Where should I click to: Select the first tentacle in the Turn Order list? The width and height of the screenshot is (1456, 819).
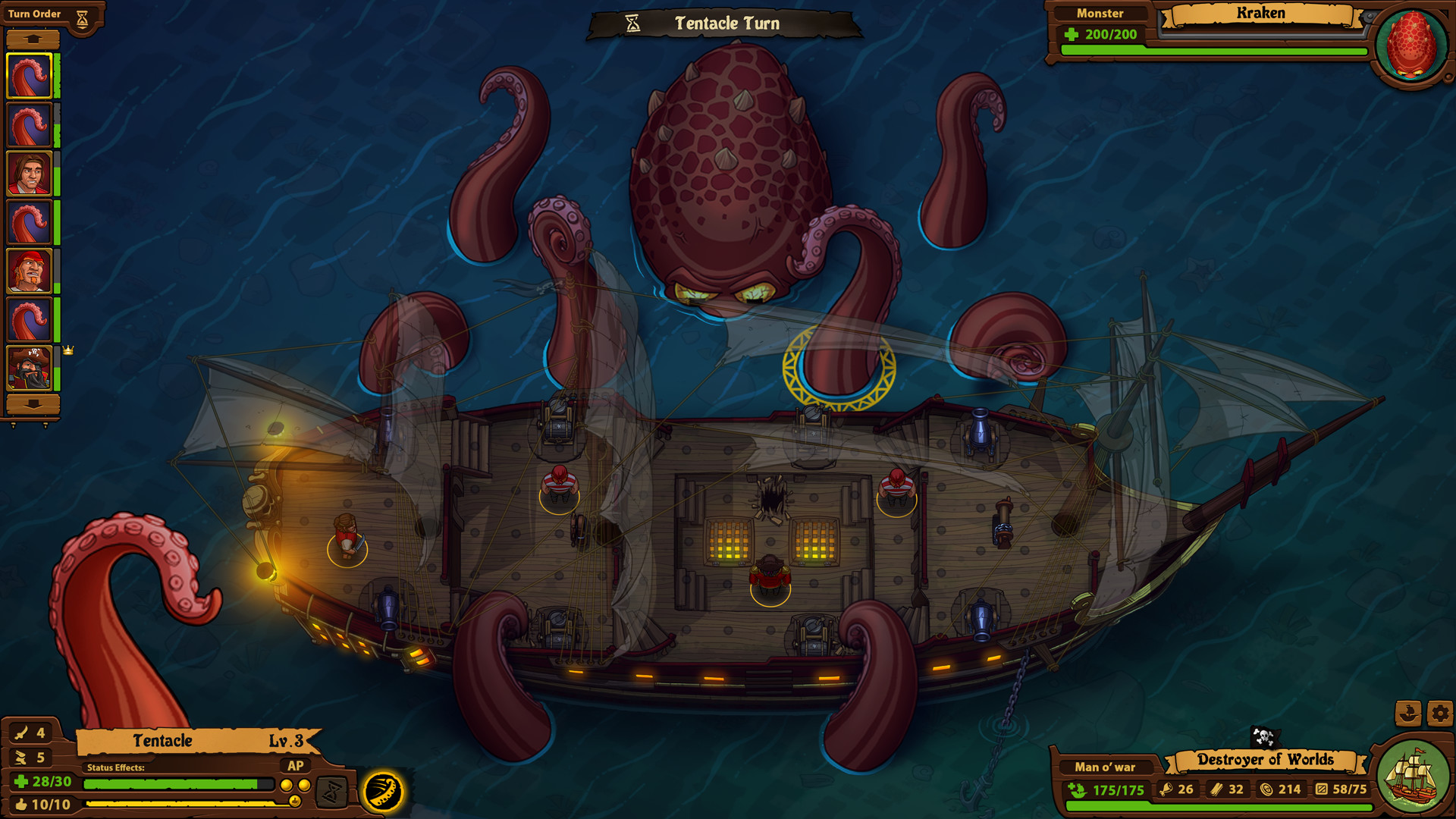30,76
